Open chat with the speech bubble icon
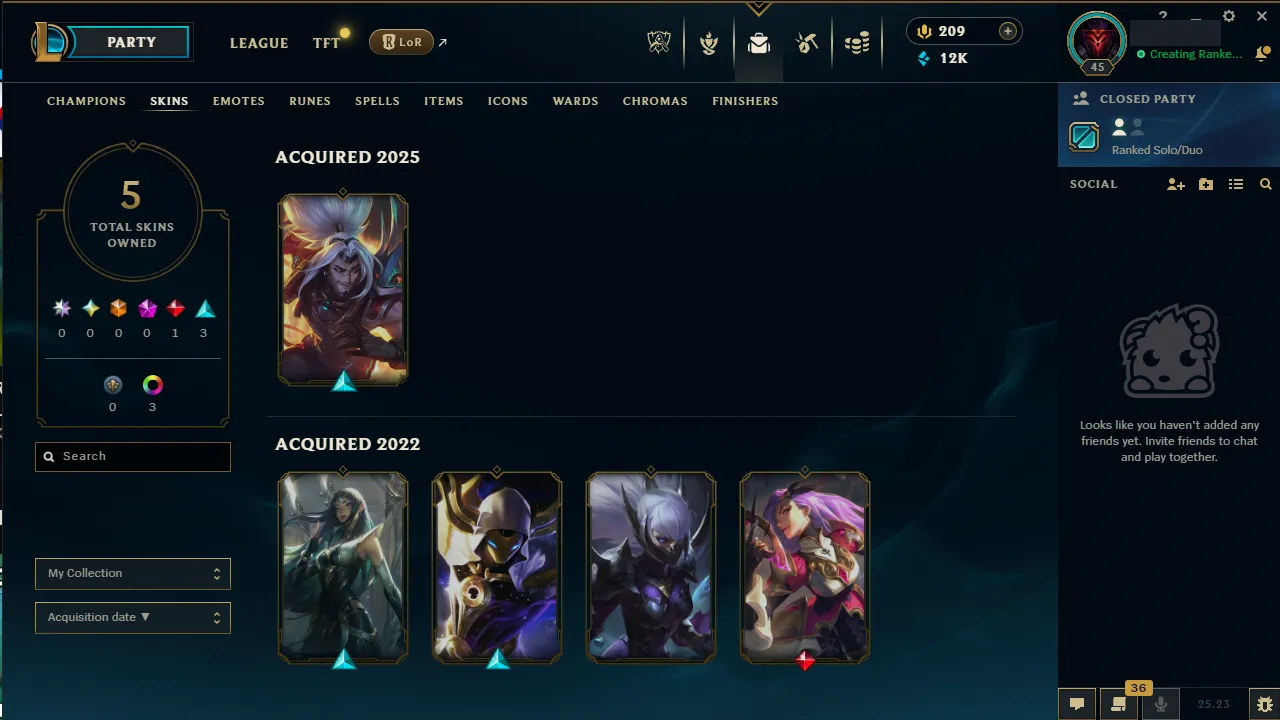This screenshot has width=1280, height=720. (x=1076, y=704)
